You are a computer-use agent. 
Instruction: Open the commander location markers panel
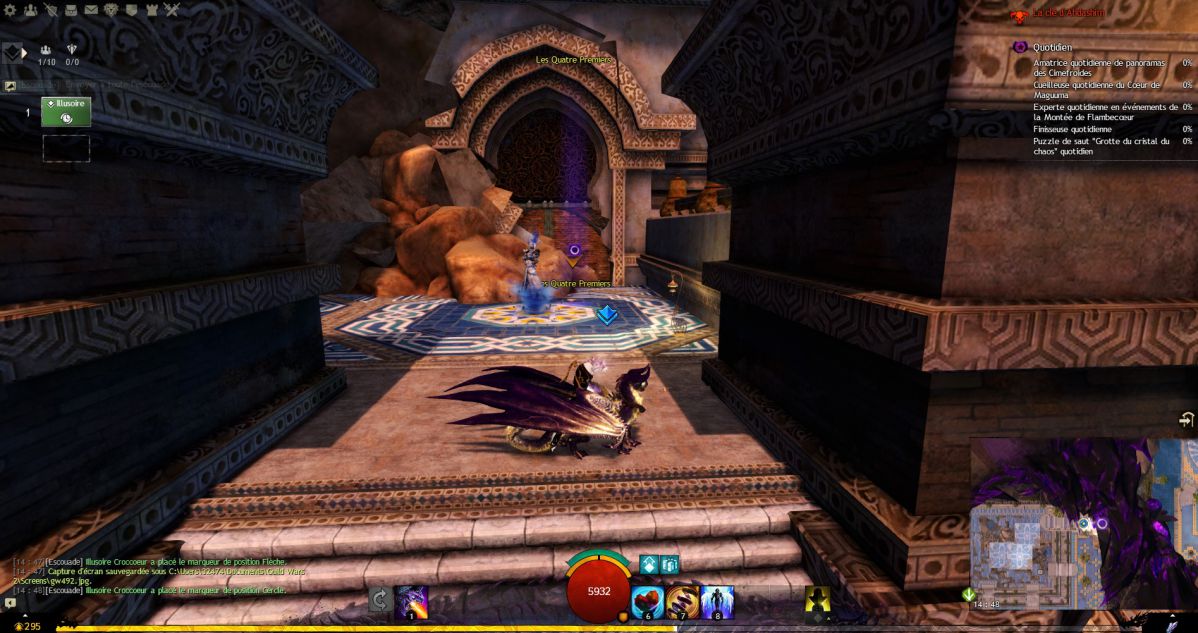[12, 53]
